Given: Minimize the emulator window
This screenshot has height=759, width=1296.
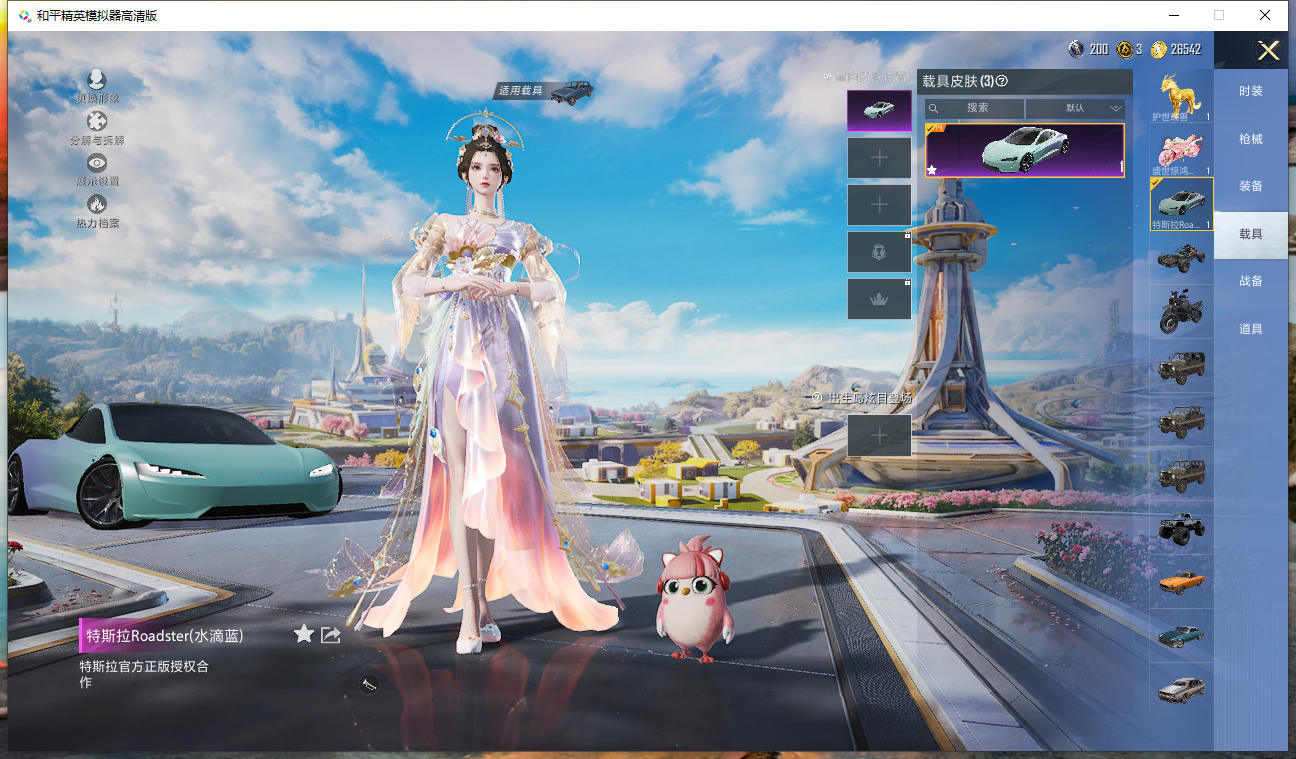Looking at the screenshot, I should 1172,15.
